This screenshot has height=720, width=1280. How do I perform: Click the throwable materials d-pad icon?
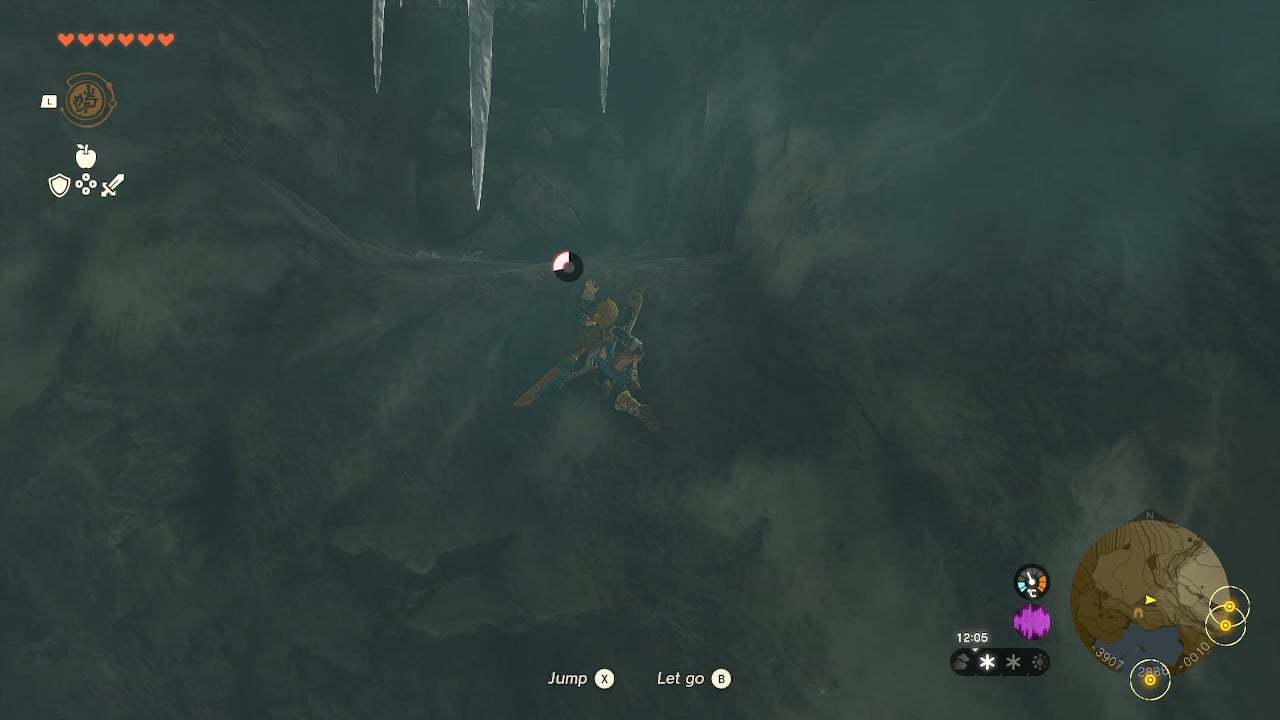[86, 184]
